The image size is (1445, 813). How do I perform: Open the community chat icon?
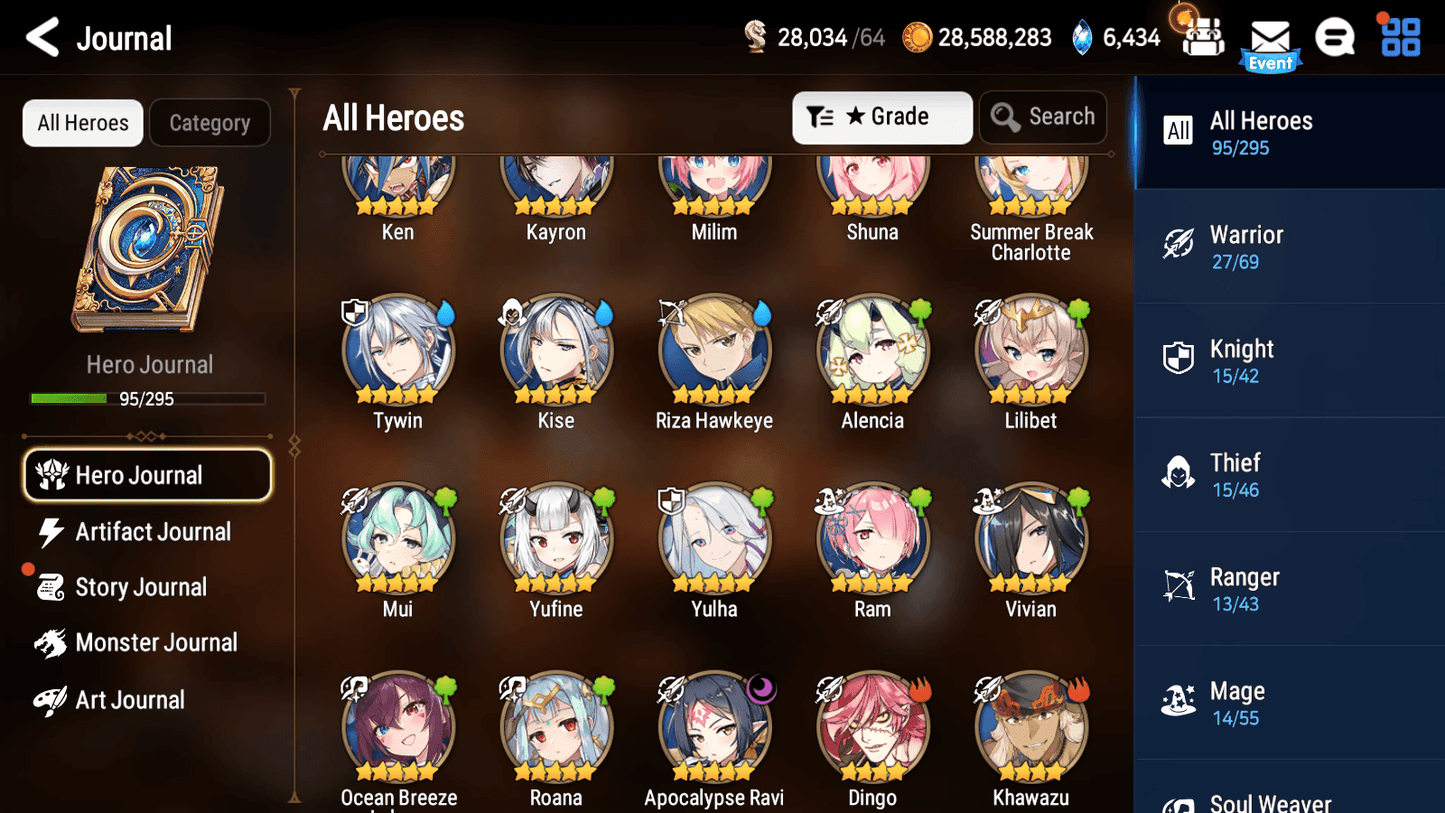pos(1335,37)
